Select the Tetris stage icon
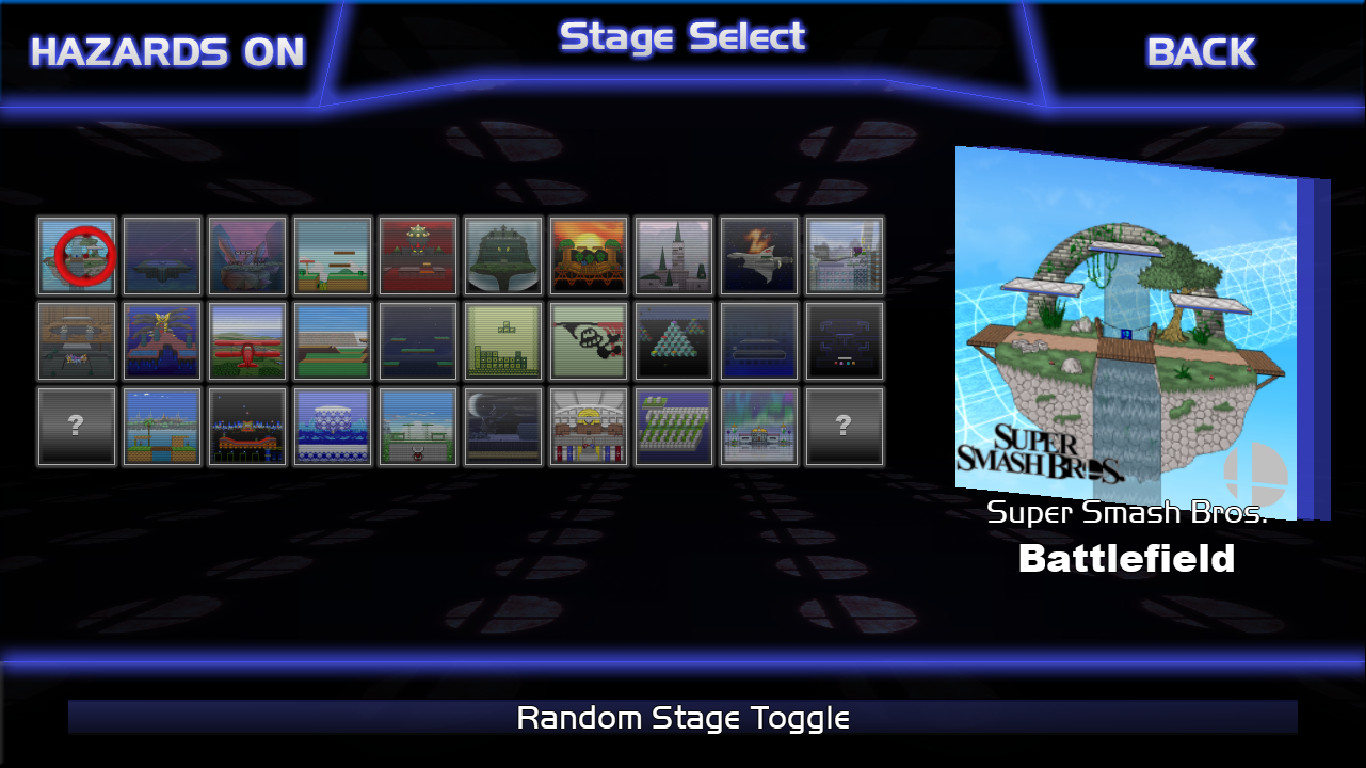 [503, 341]
